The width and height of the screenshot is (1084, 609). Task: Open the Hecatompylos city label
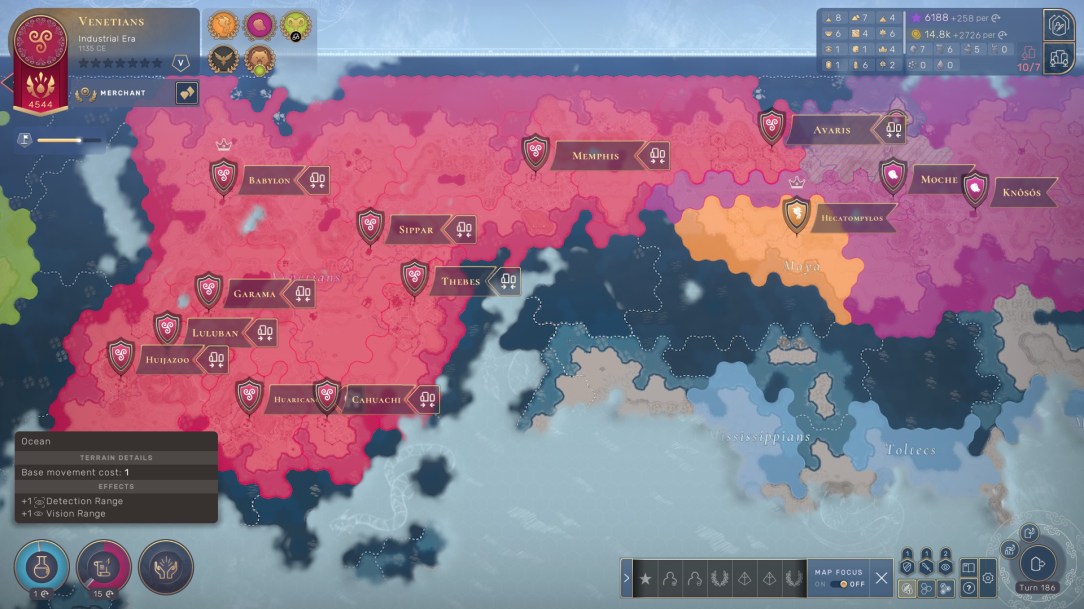pos(851,217)
